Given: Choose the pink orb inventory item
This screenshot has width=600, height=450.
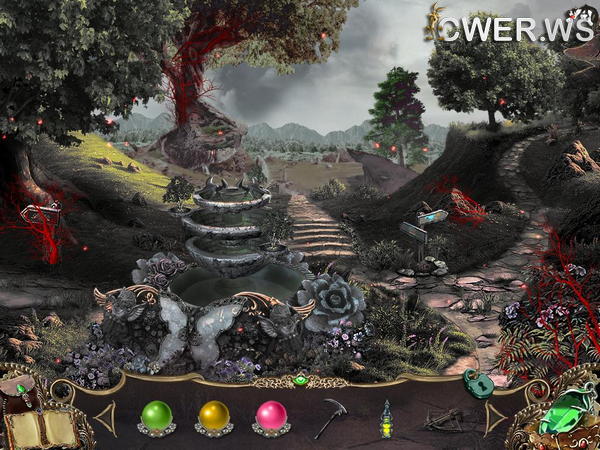Looking at the screenshot, I should 271,416.
